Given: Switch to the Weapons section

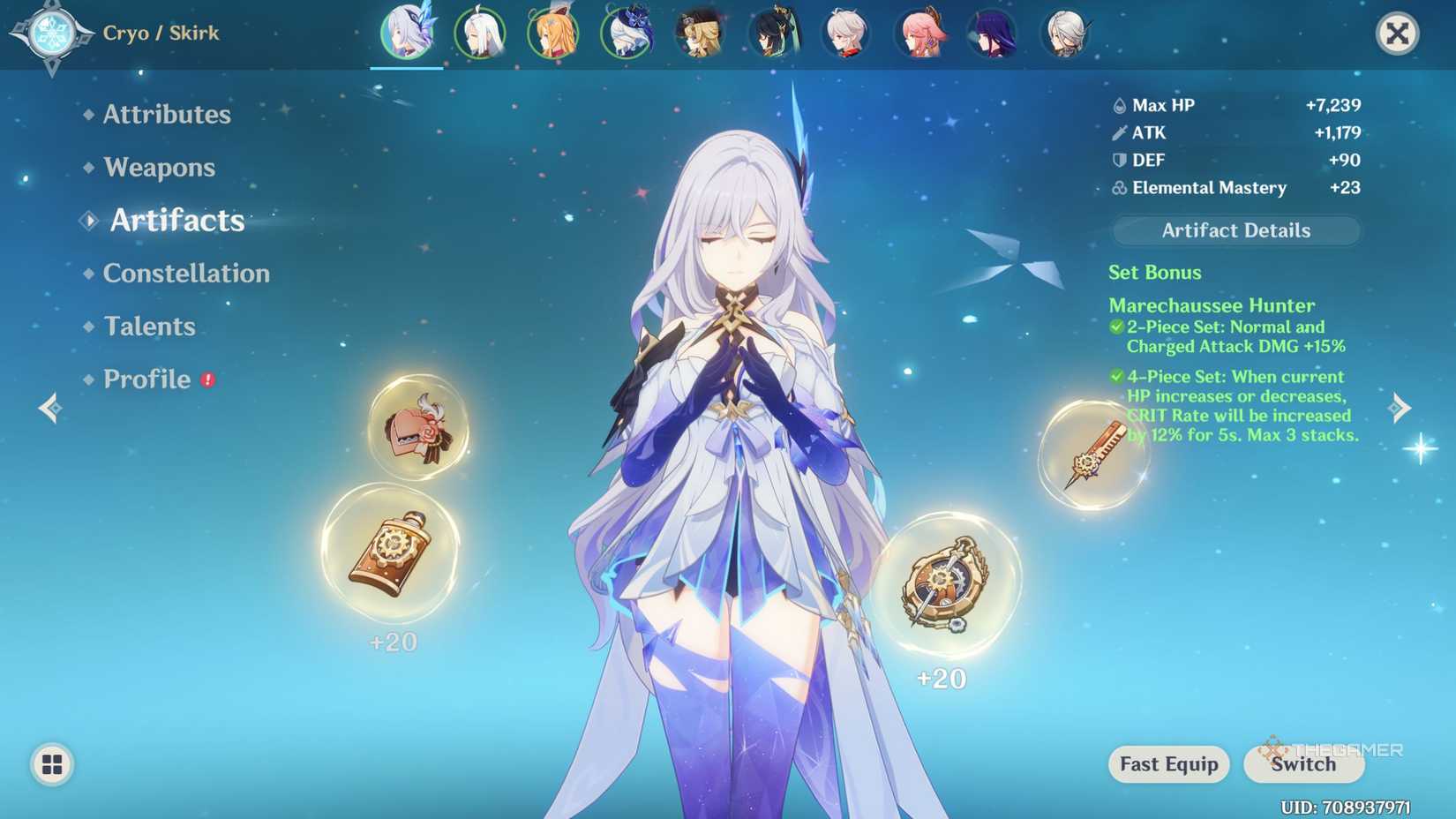Looking at the screenshot, I should [x=158, y=167].
